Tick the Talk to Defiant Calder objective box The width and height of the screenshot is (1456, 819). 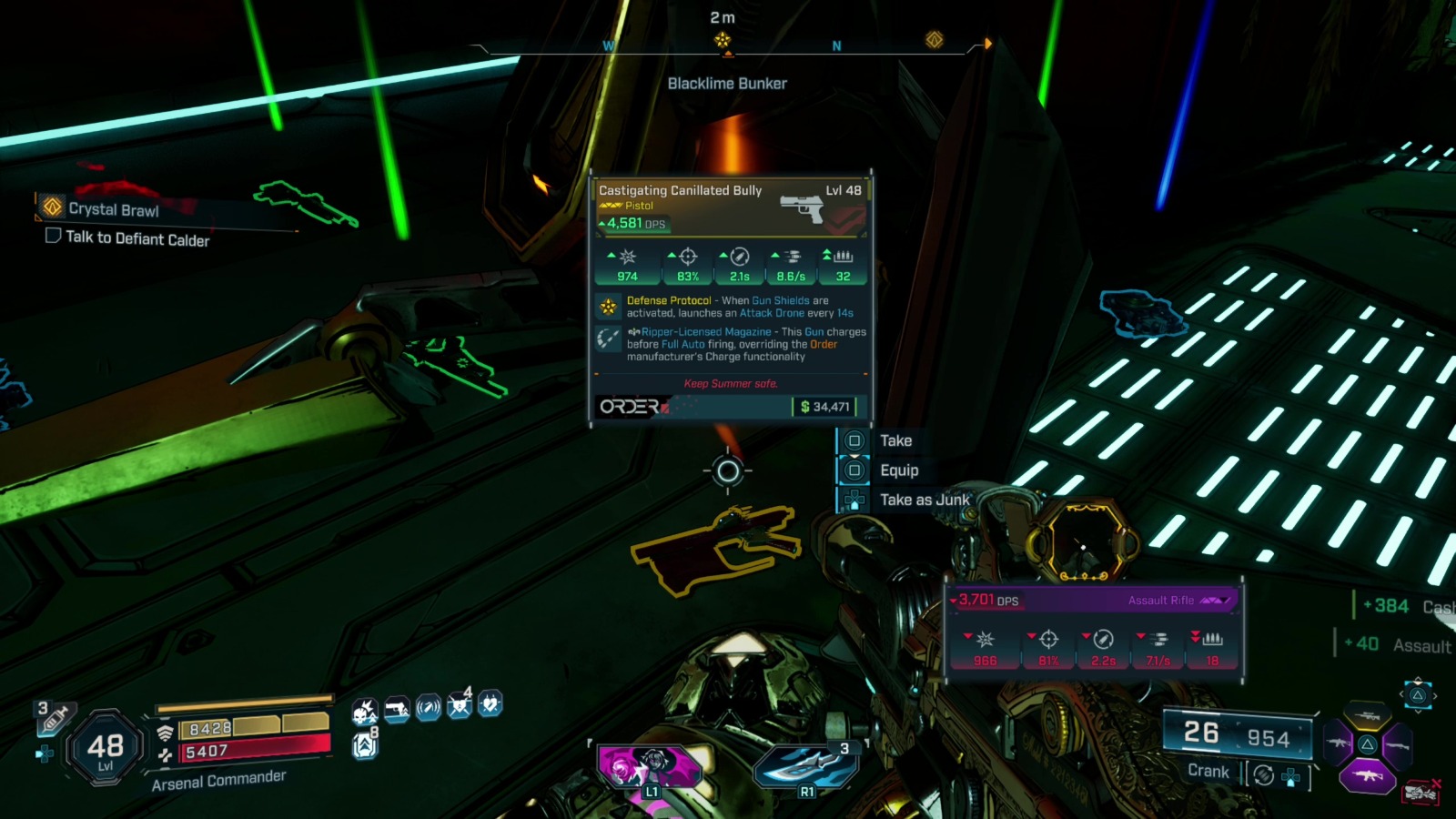(53, 236)
